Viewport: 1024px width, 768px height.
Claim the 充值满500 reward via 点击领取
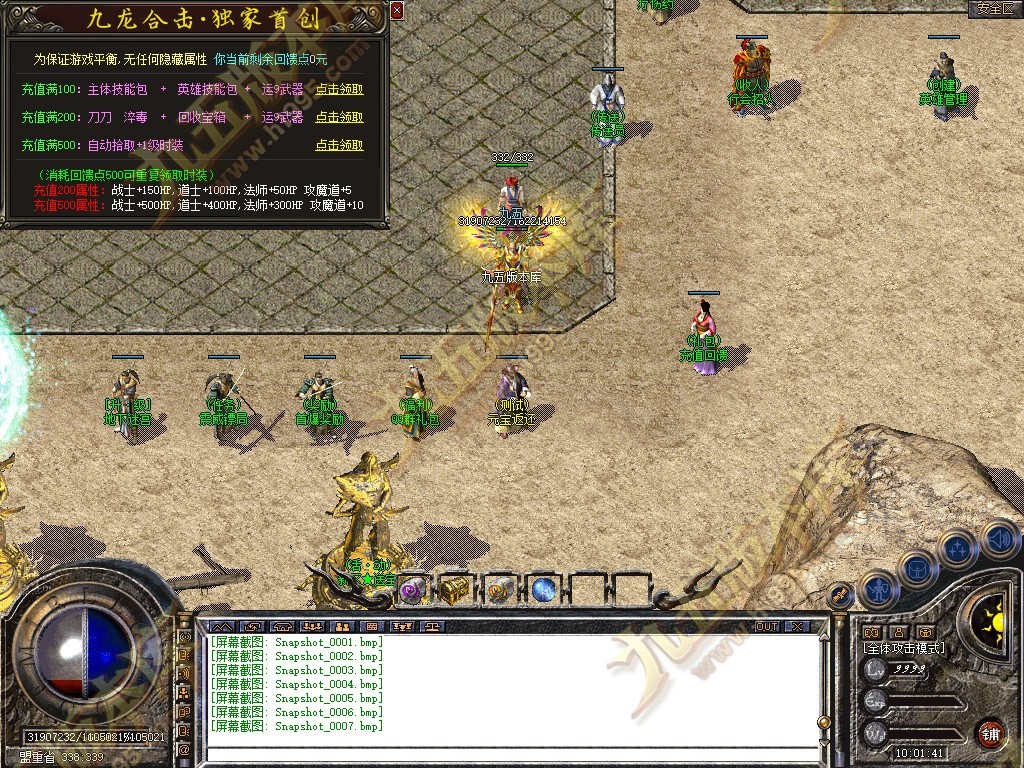339,145
